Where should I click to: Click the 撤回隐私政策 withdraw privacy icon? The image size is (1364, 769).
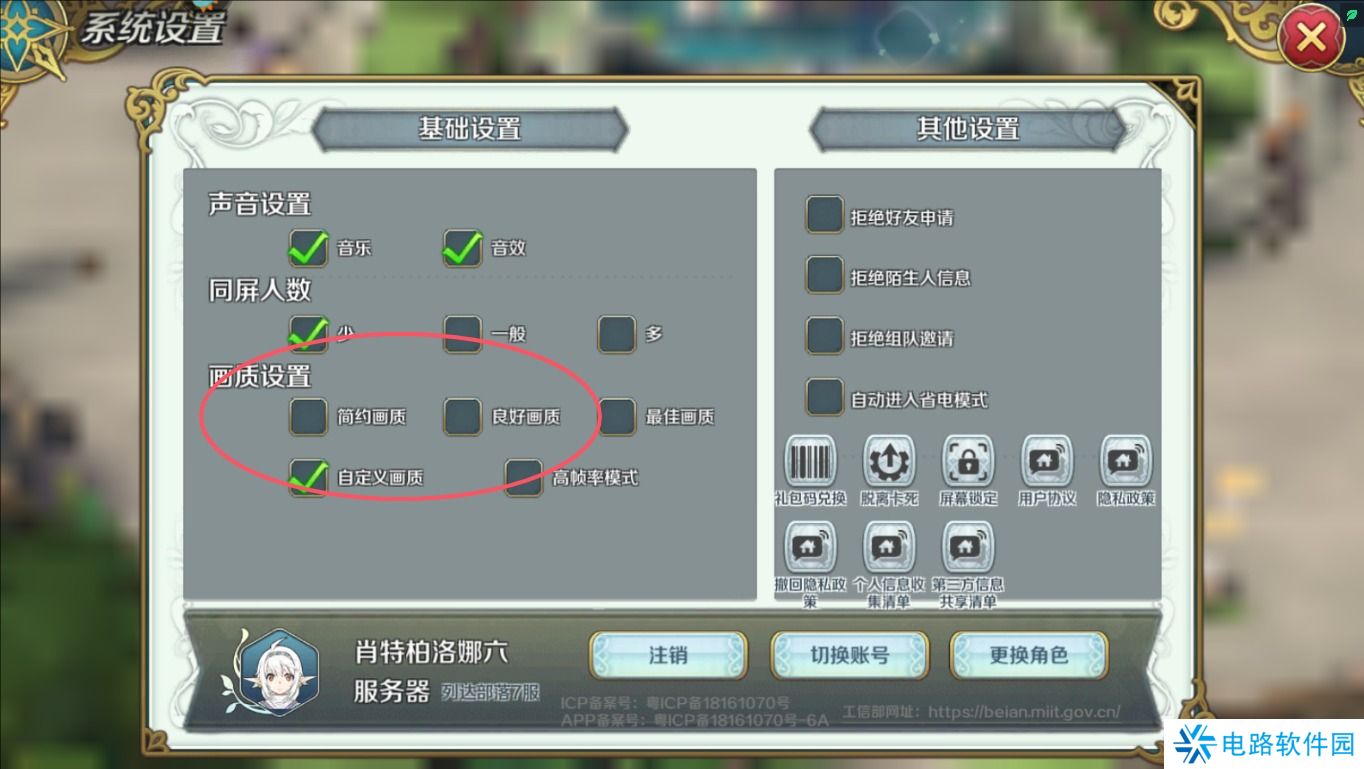[809, 545]
